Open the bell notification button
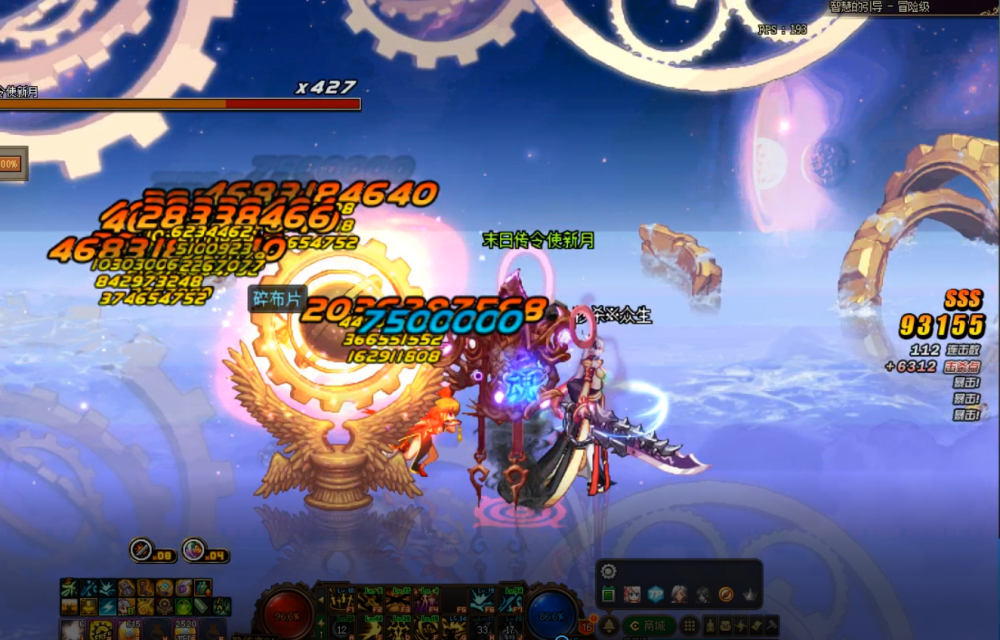1000x640 pixels. tap(608, 626)
